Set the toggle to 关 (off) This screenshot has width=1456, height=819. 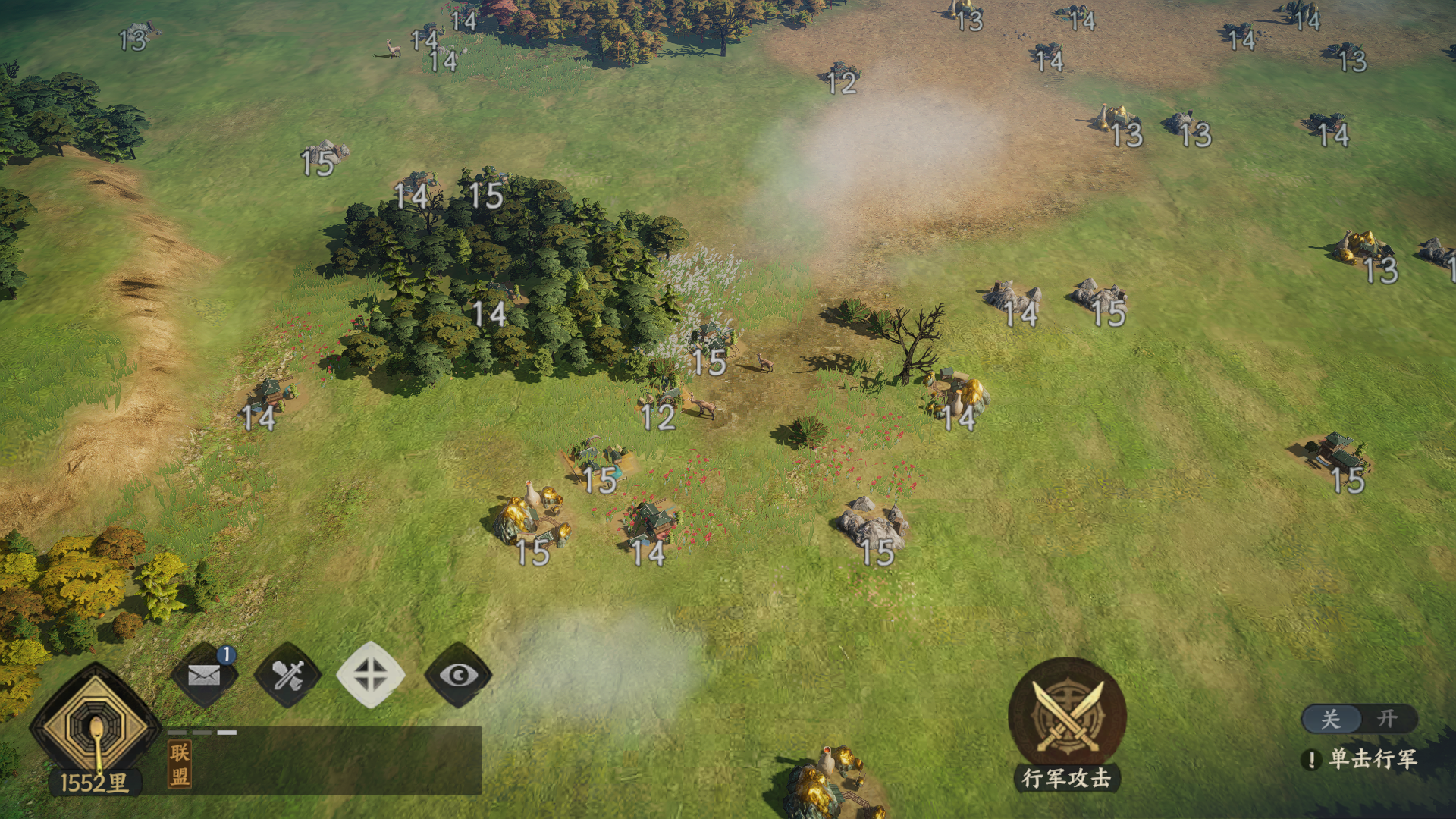point(1331,718)
